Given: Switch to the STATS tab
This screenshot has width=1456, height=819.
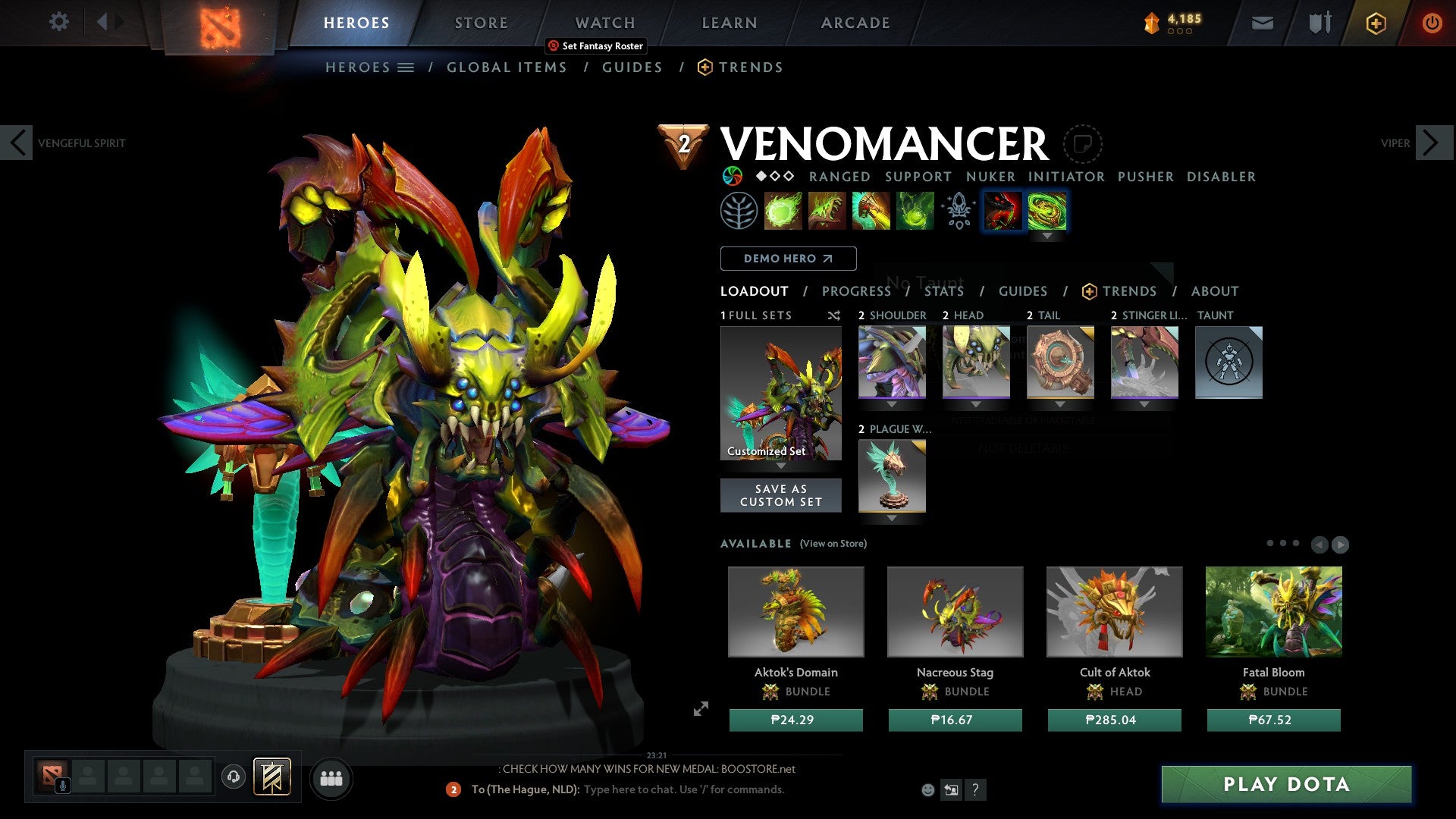Looking at the screenshot, I should pos(944,290).
